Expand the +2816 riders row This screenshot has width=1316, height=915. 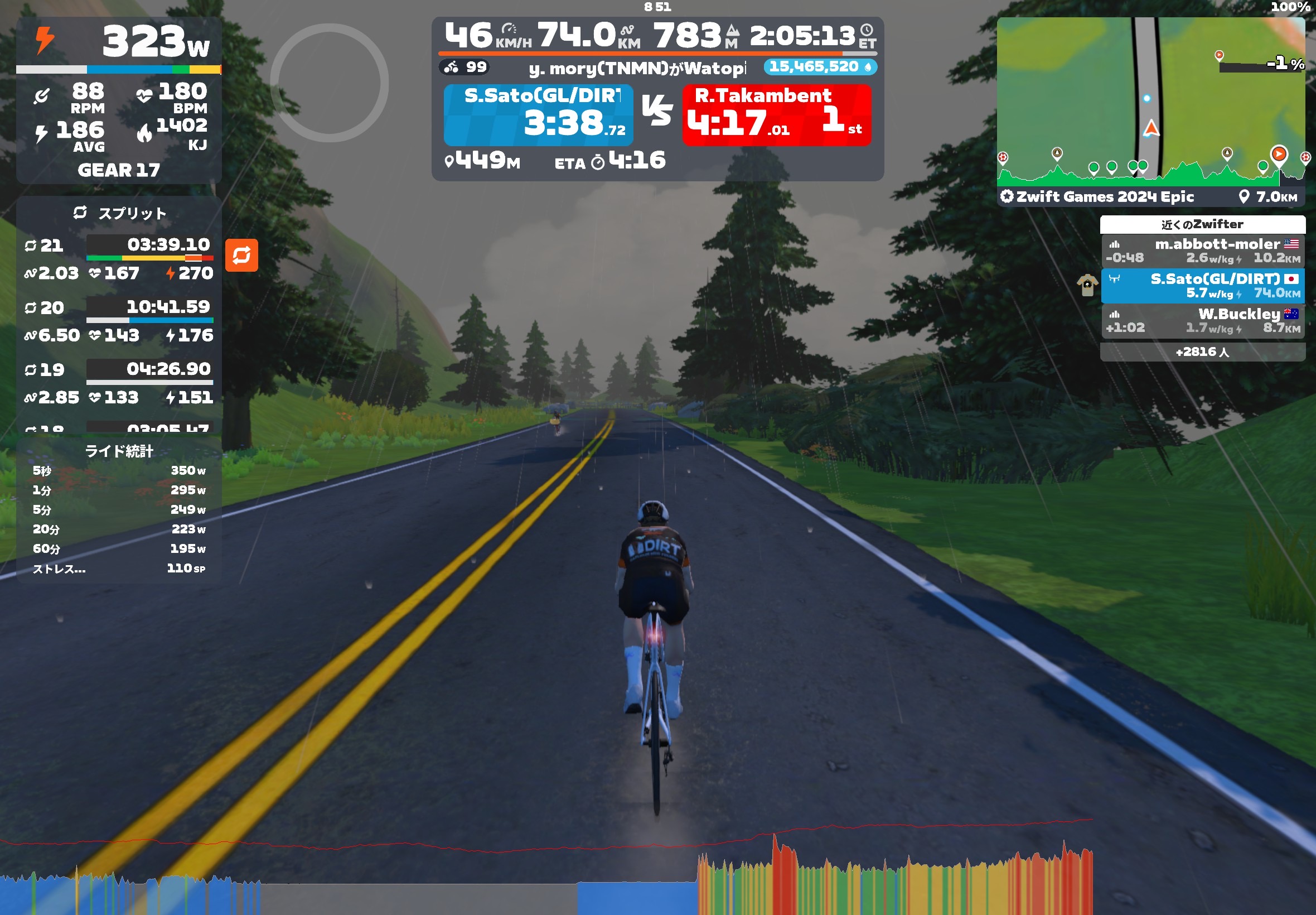click(1202, 351)
